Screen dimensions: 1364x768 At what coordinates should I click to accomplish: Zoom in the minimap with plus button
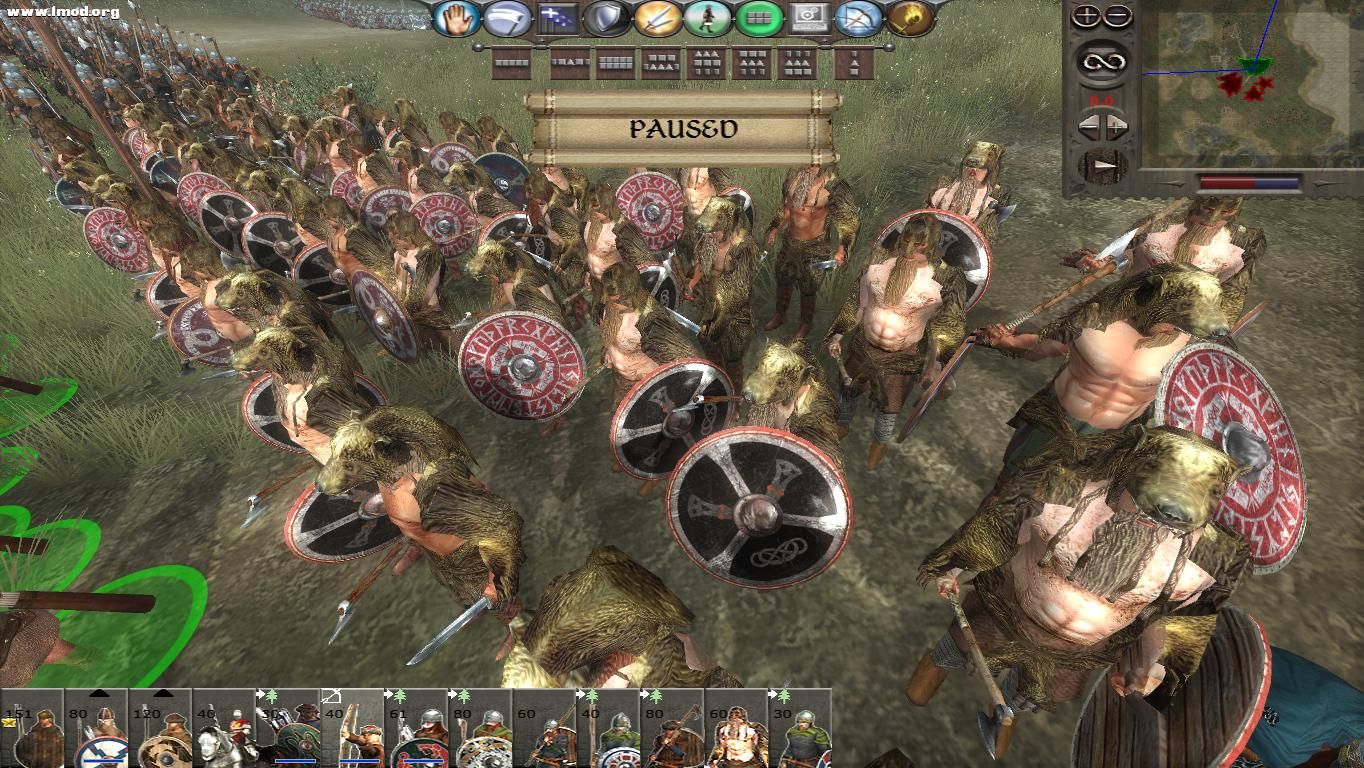point(1086,16)
